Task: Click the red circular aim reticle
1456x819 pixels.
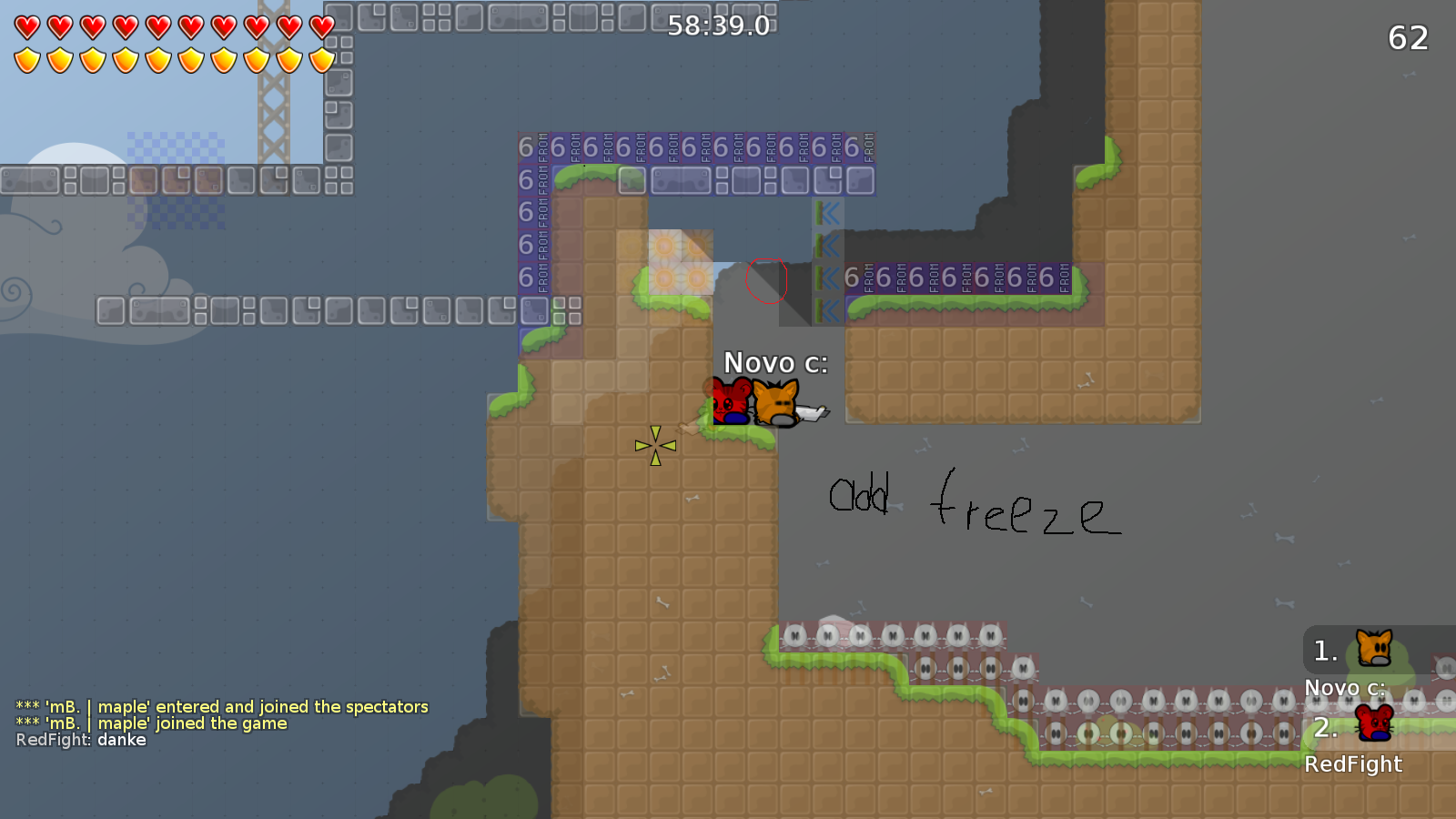Action: pos(766,281)
